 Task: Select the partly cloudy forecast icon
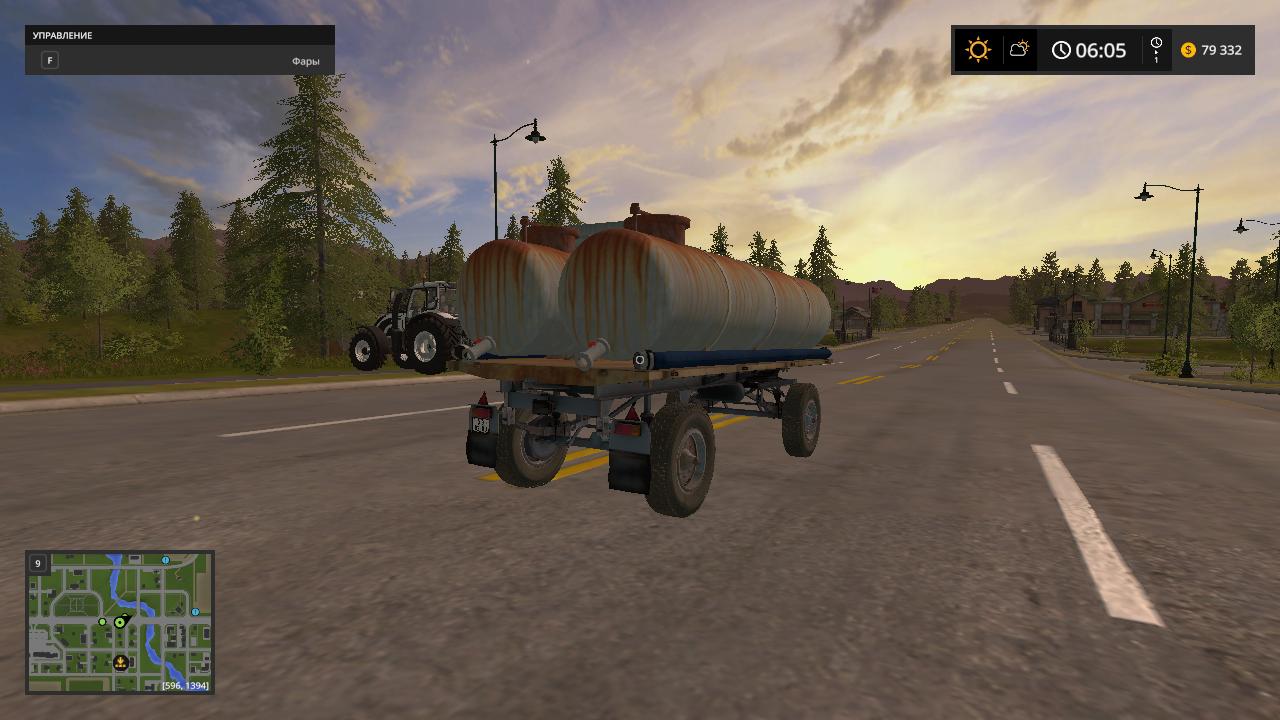[1019, 49]
